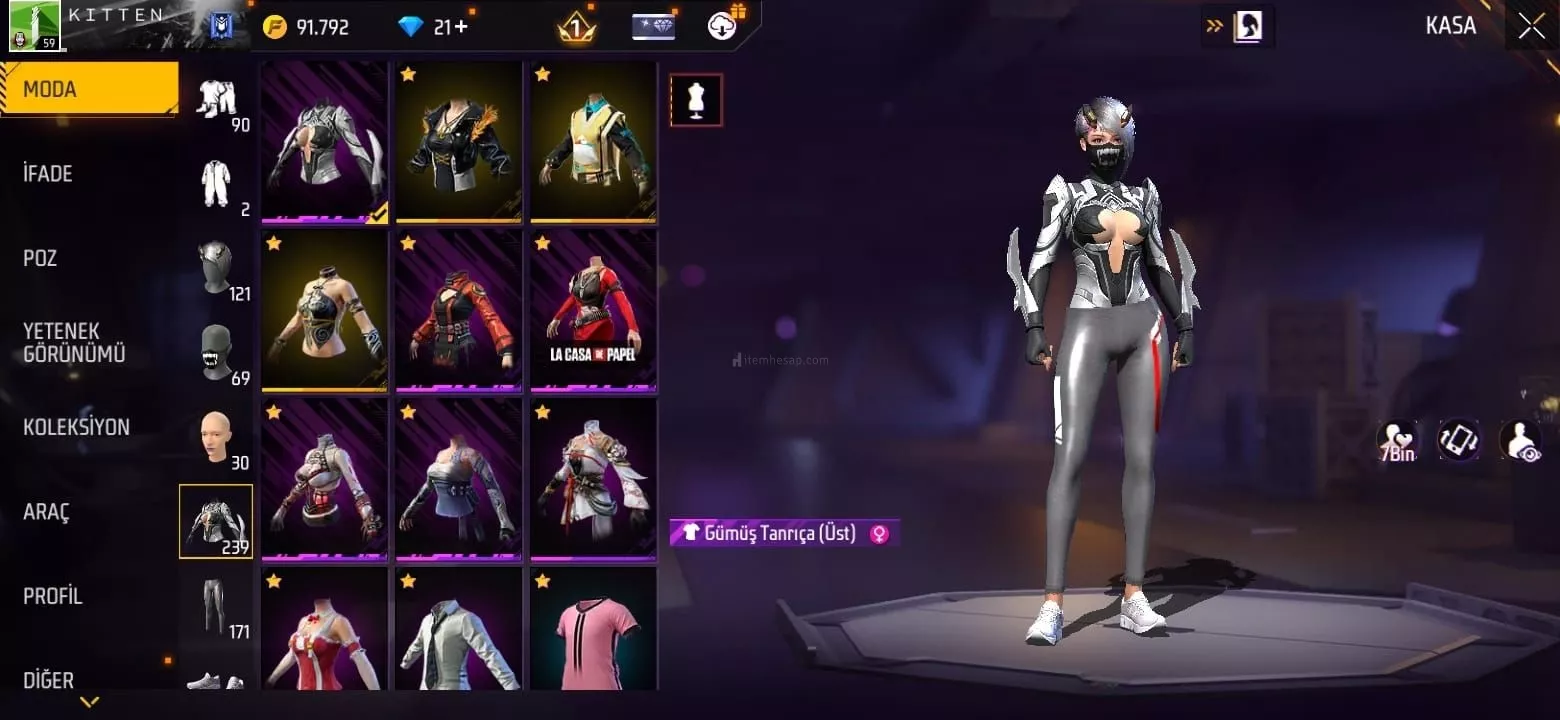Image resolution: width=1560 pixels, height=720 pixels.
Task: Open the full outfit sets with 90 items
Action: click(x=216, y=100)
